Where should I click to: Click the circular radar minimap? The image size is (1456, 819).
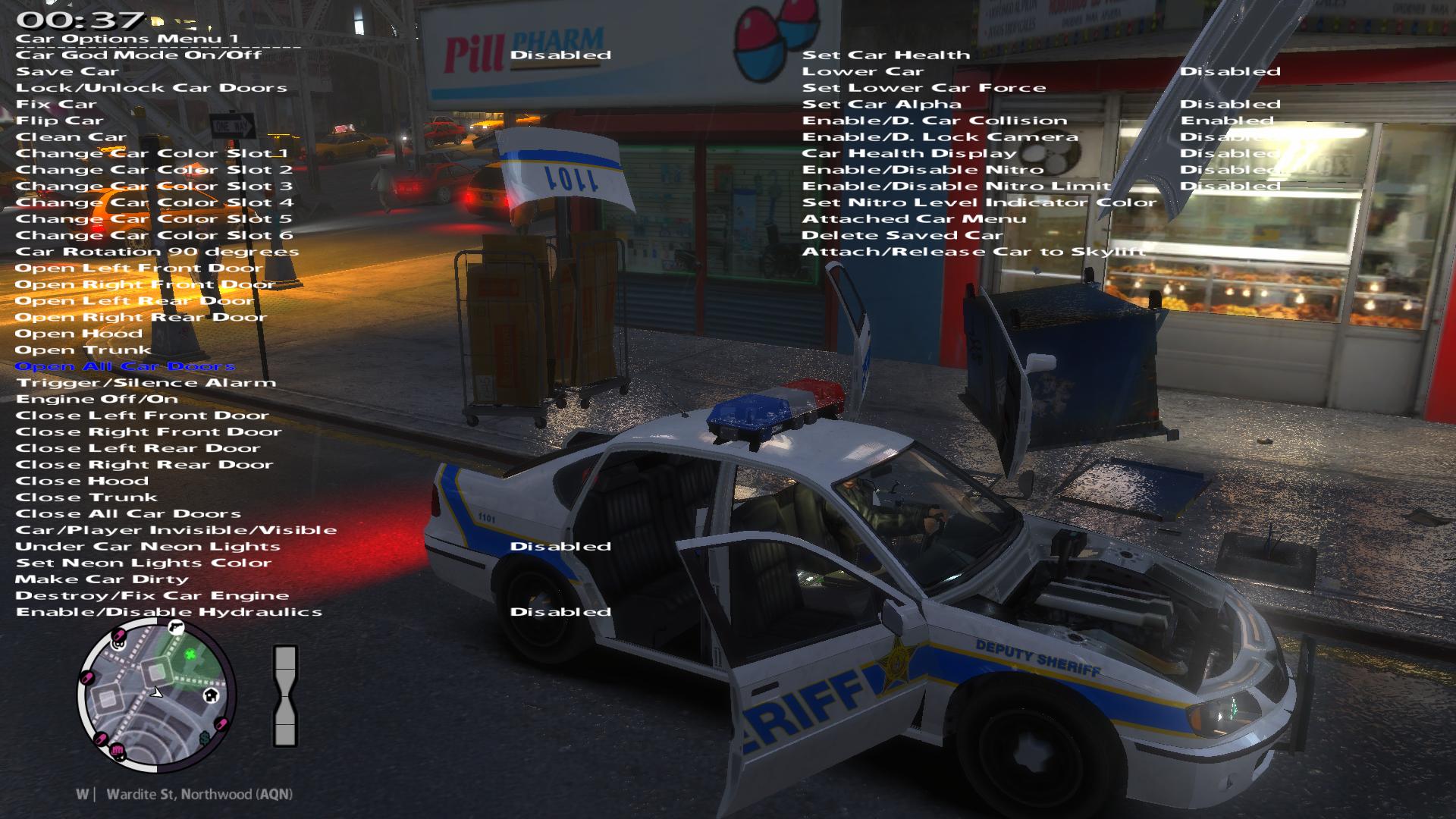[x=157, y=695]
